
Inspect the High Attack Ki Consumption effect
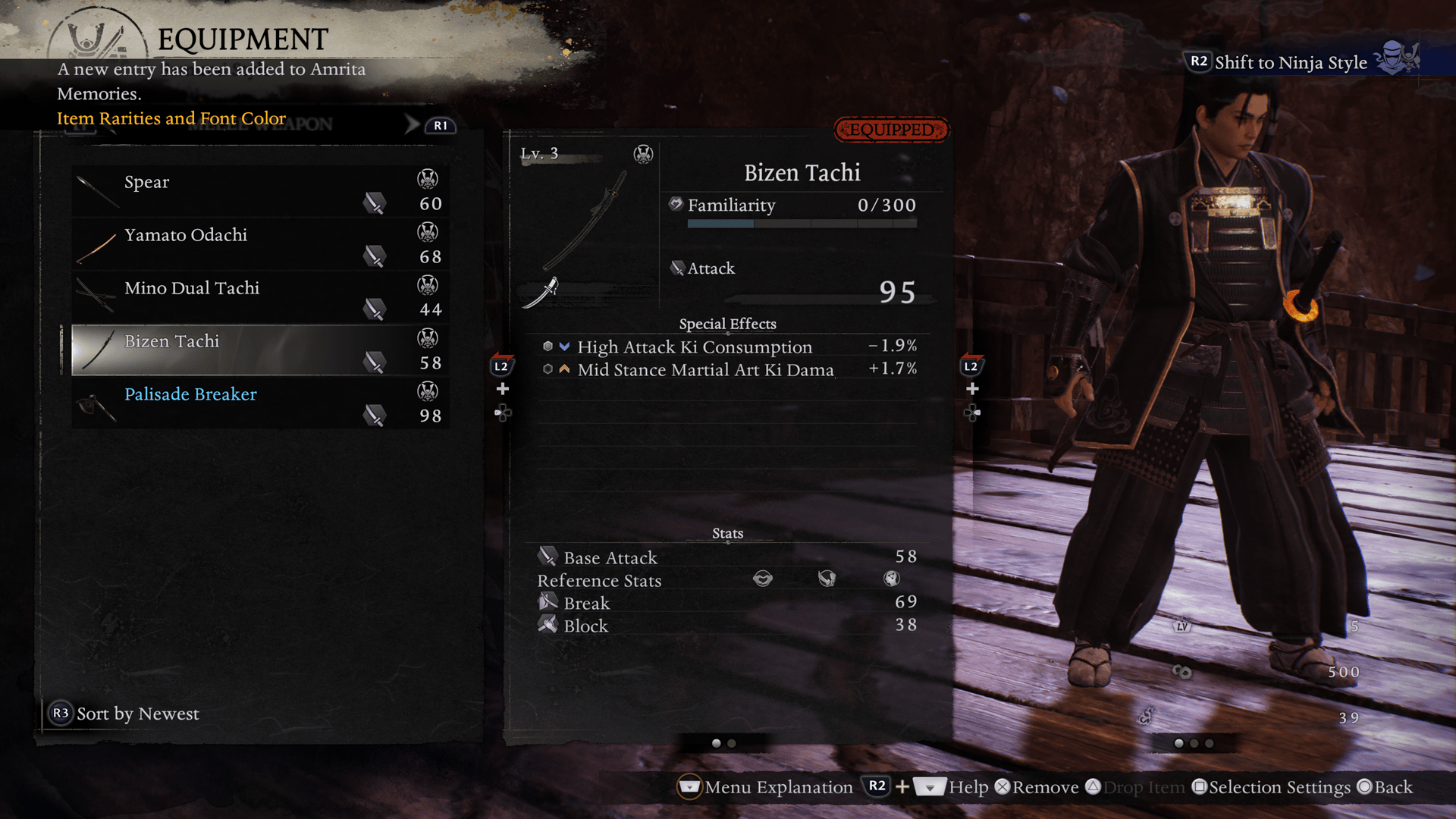tap(694, 347)
